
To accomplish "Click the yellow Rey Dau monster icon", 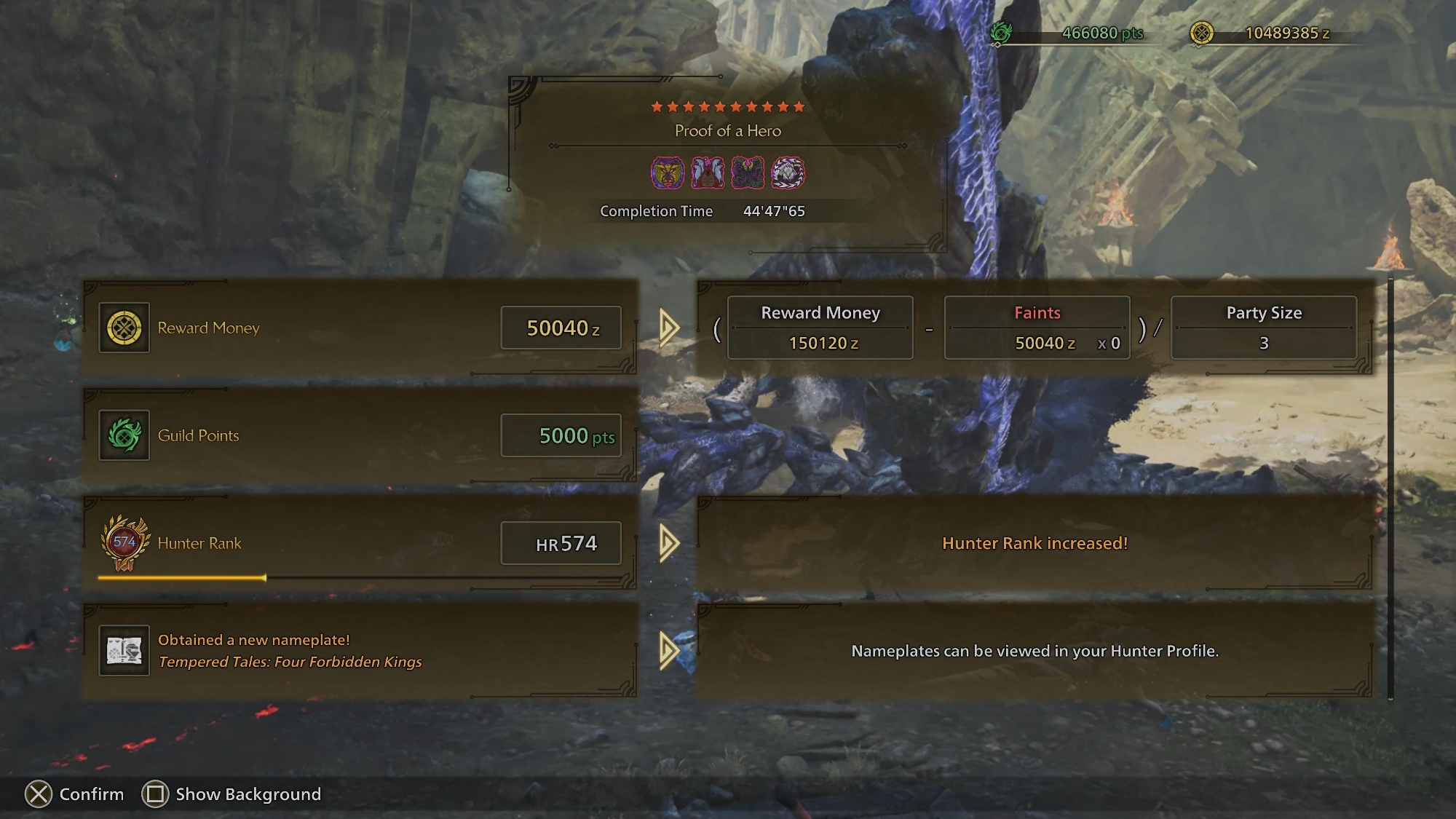I will click(x=667, y=173).
